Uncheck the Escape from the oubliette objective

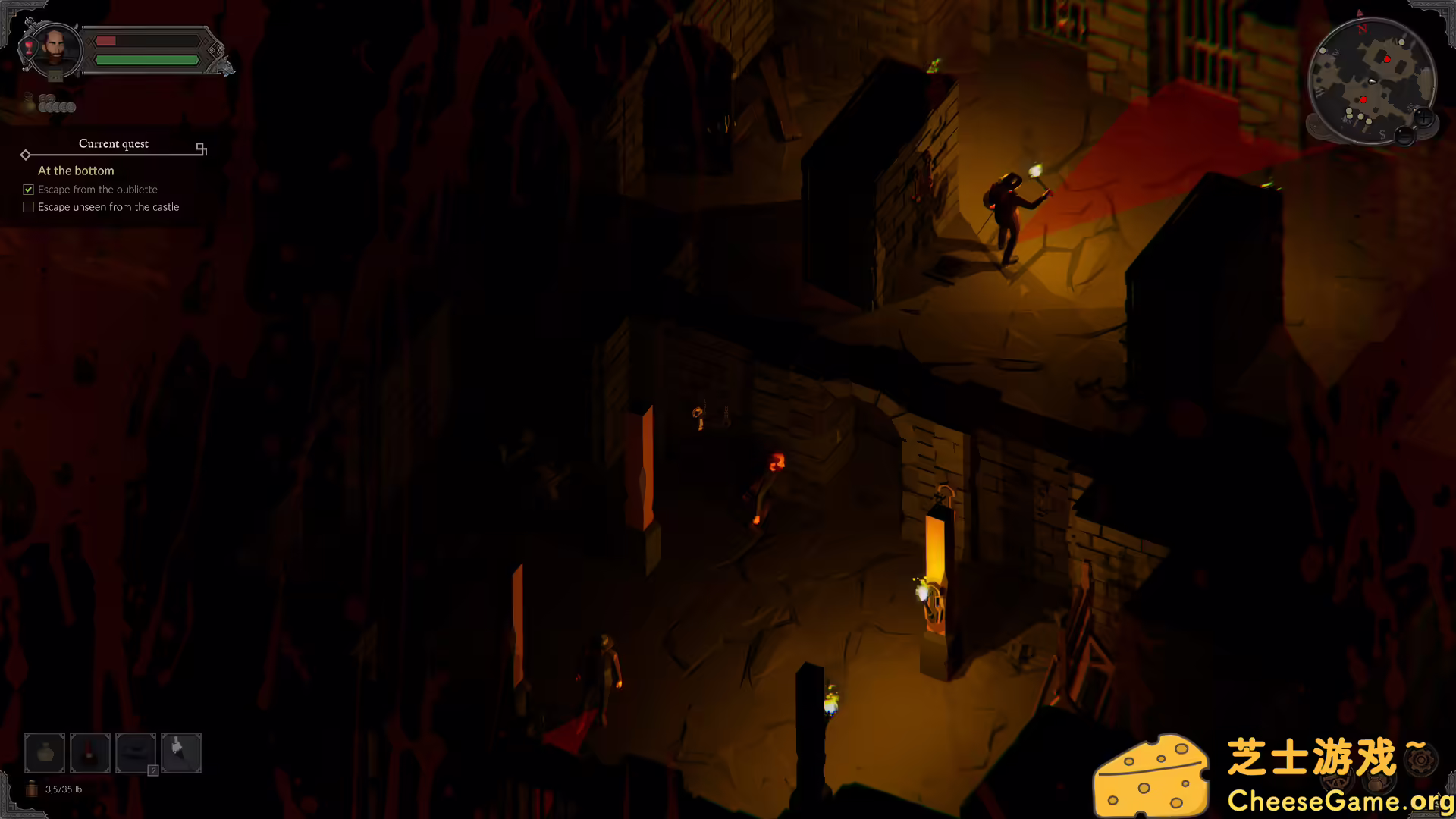point(28,190)
